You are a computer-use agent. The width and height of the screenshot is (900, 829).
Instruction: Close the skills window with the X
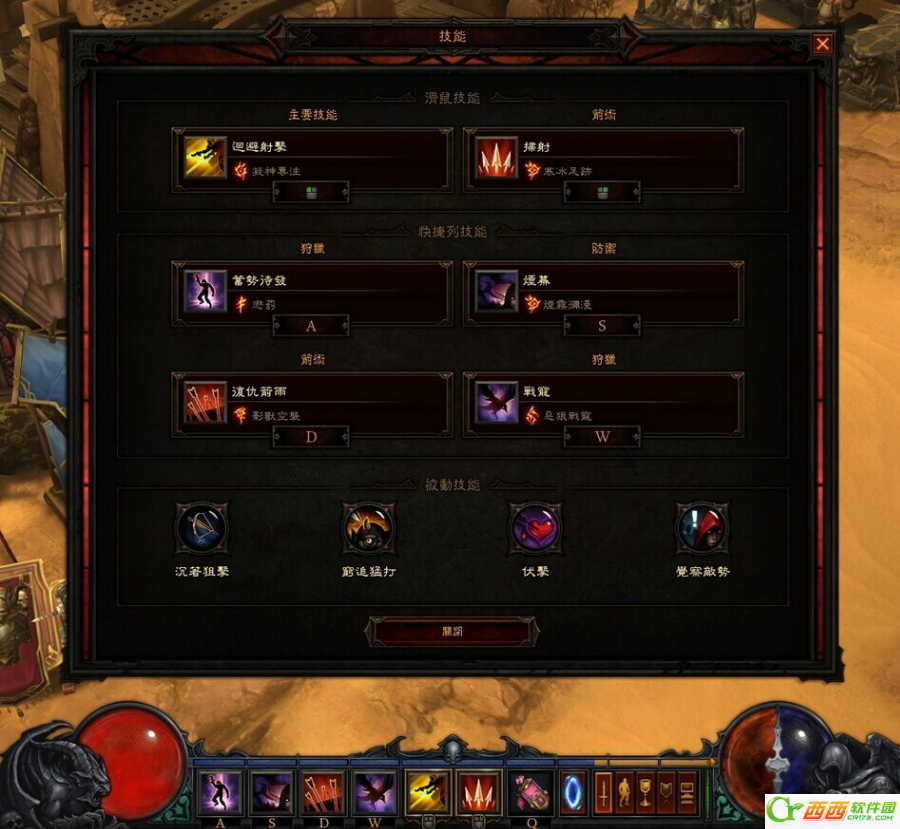coord(822,44)
